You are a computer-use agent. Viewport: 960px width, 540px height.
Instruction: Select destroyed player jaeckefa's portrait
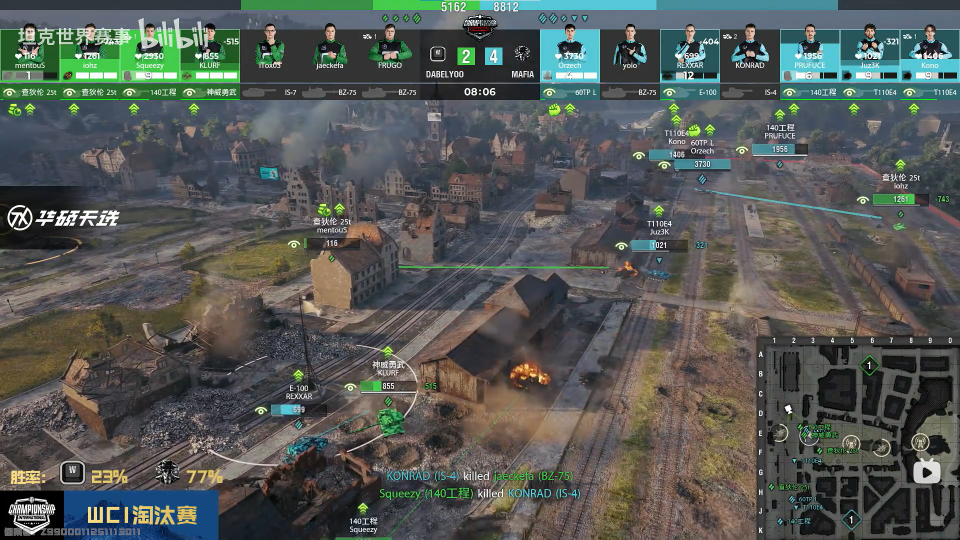330,52
